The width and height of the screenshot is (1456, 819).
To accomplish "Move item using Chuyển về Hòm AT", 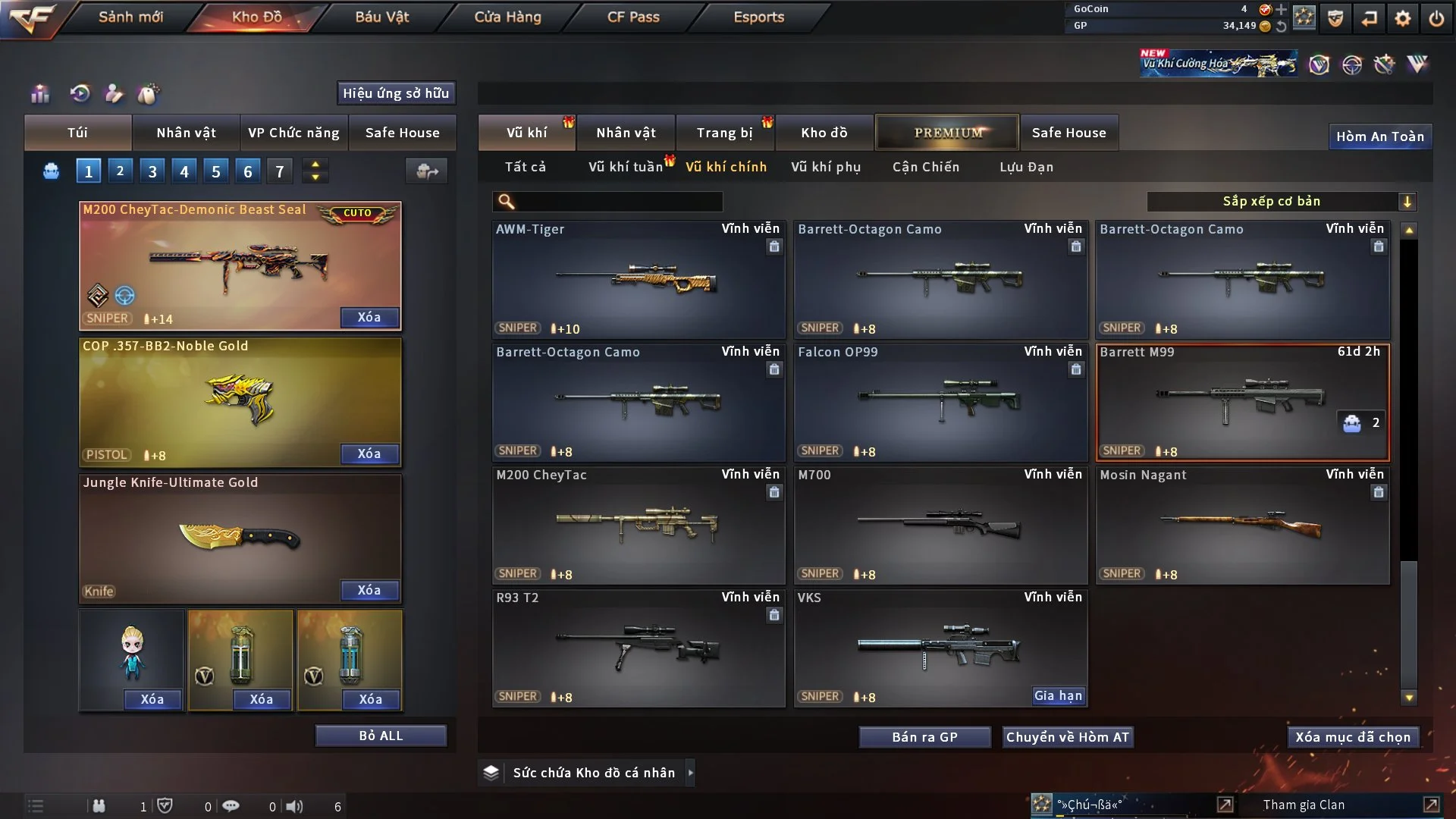I will pyautogui.click(x=1067, y=737).
